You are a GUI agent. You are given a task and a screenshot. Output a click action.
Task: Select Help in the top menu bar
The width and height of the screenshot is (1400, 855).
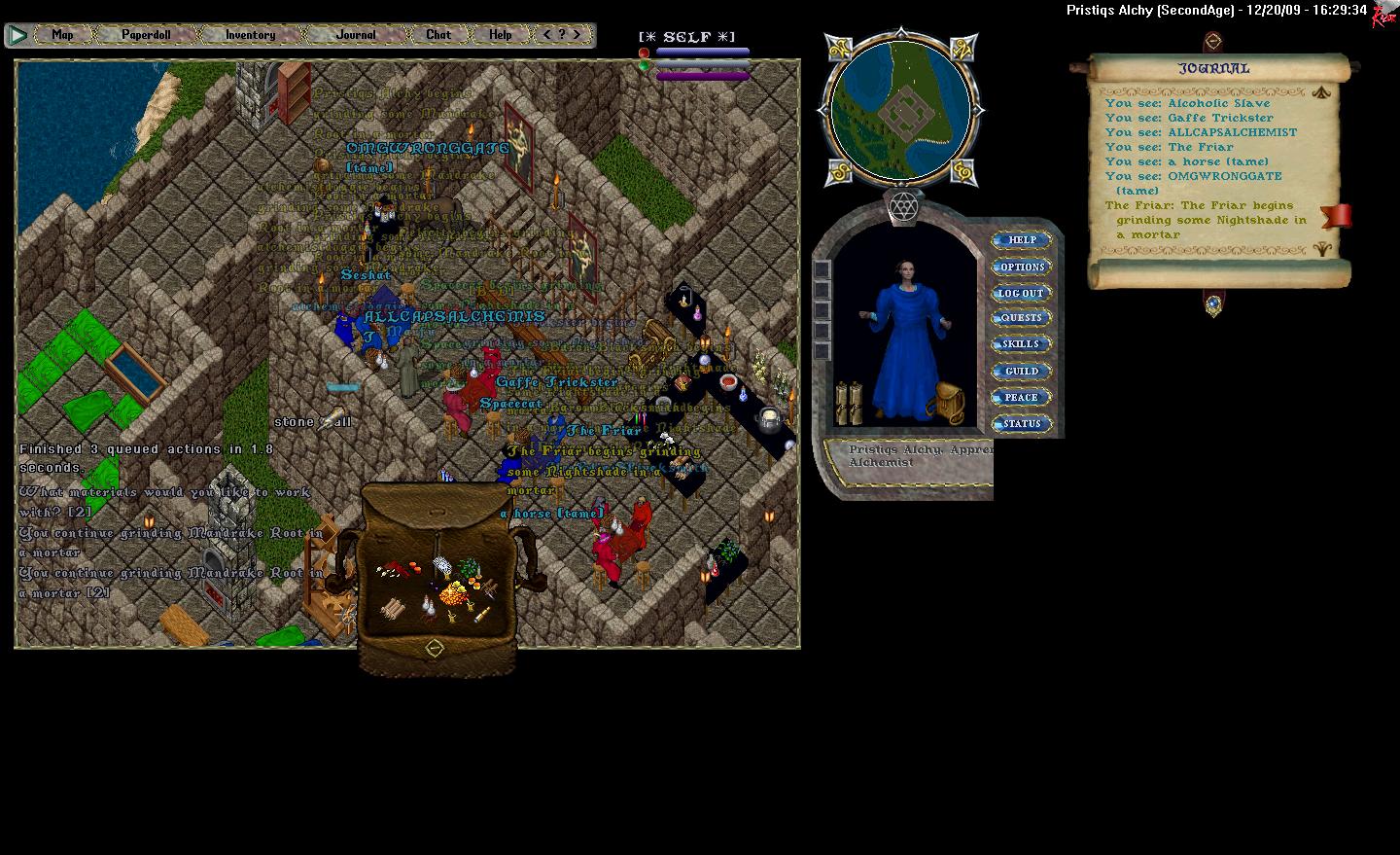click(500, 35)
